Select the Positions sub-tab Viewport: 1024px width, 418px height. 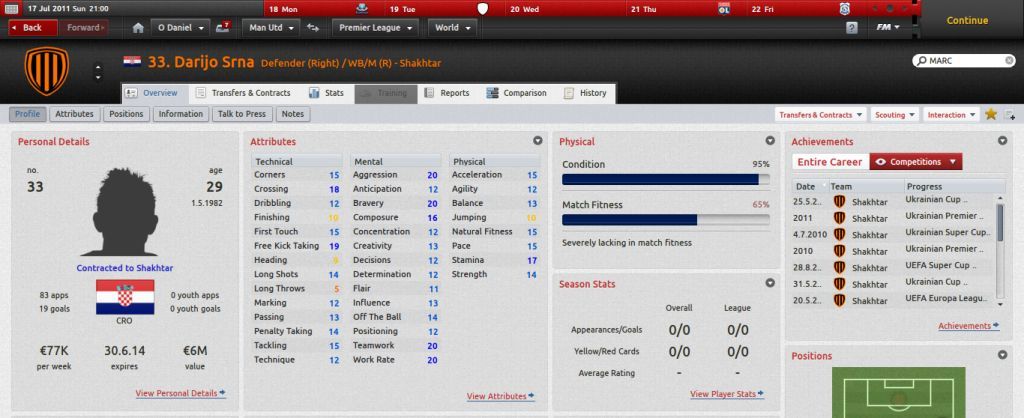pyautogui.click(x=126, y=114)
